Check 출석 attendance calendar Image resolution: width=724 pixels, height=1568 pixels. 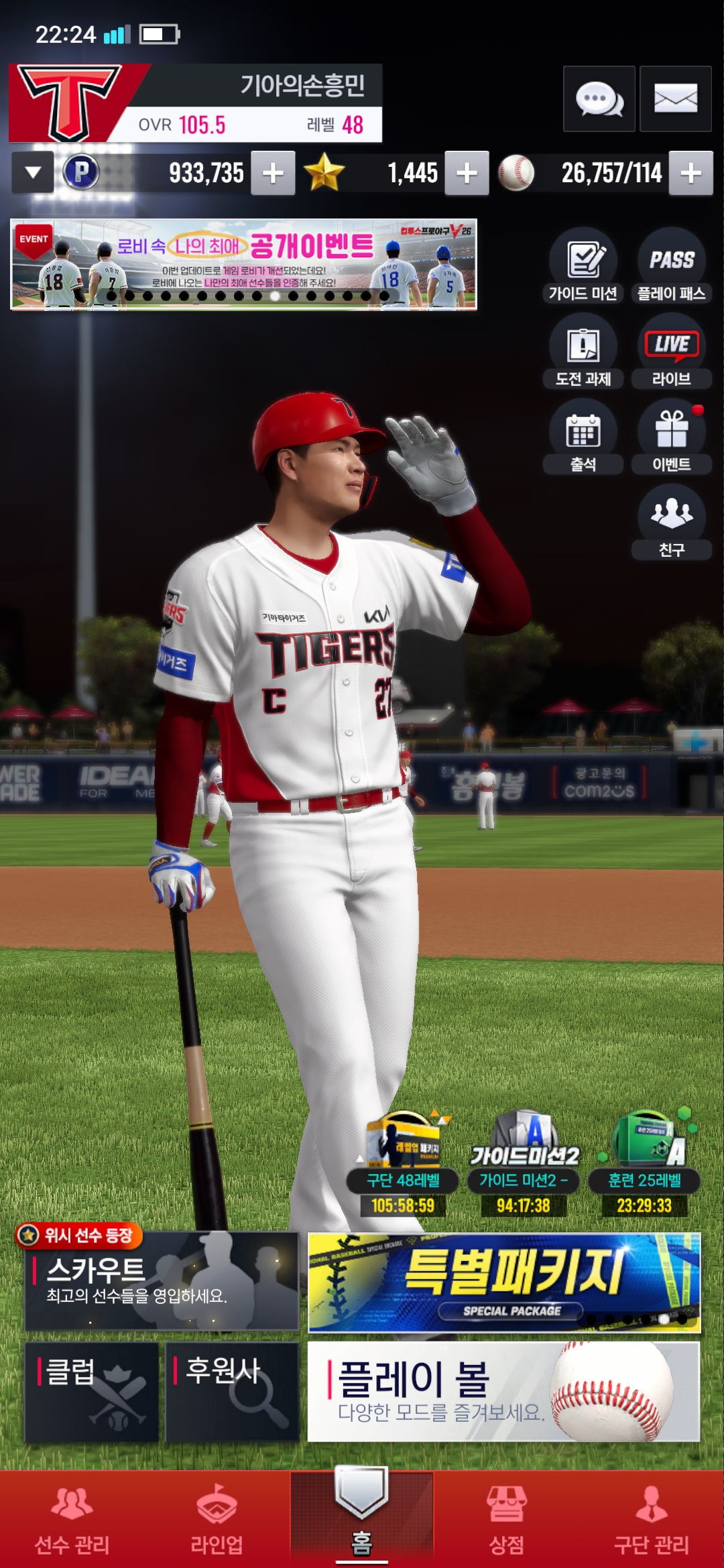[583, 437]
